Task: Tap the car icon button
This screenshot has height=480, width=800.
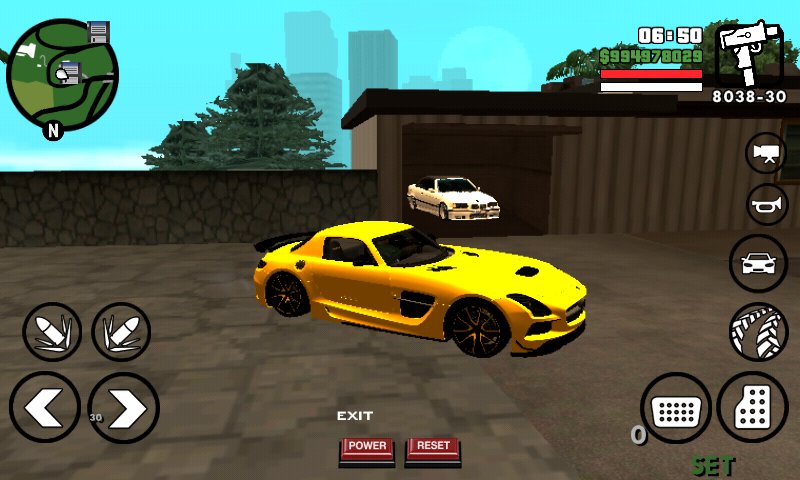Action: tap(759, 263)
